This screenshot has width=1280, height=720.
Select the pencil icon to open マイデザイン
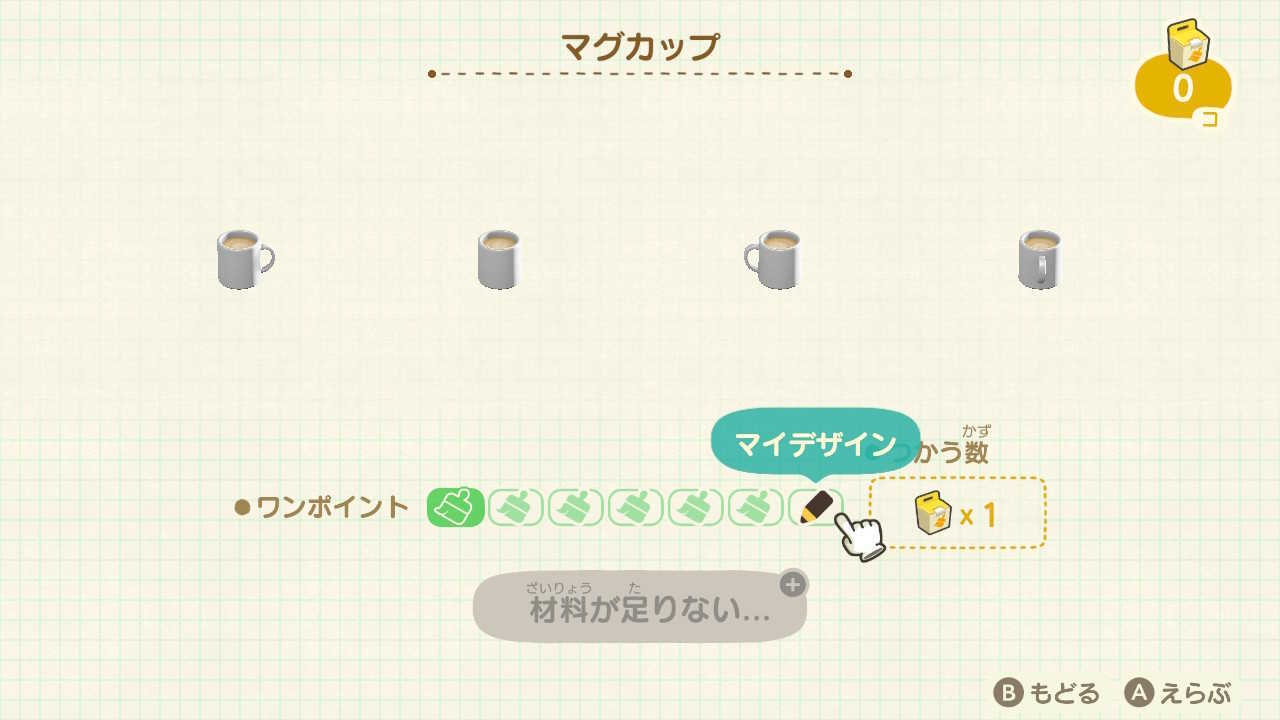point(814,508)
